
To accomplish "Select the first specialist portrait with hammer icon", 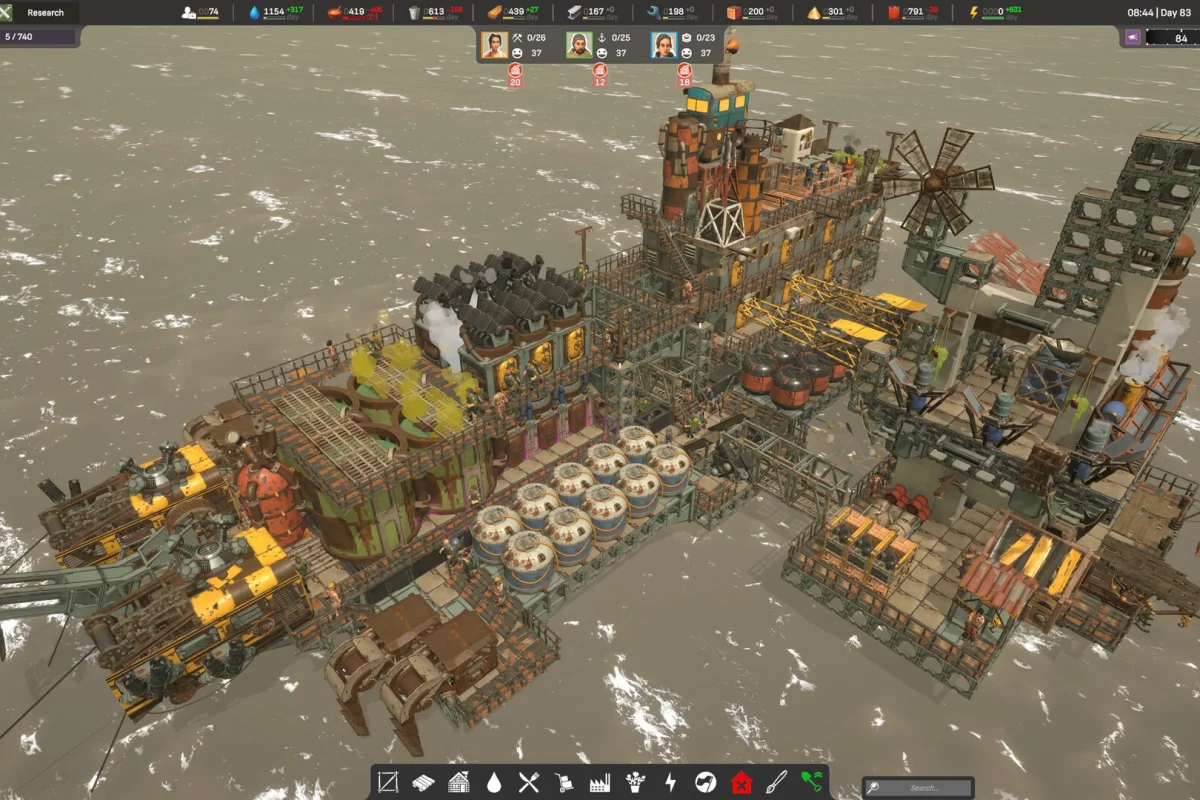I will tap(494, 46).
